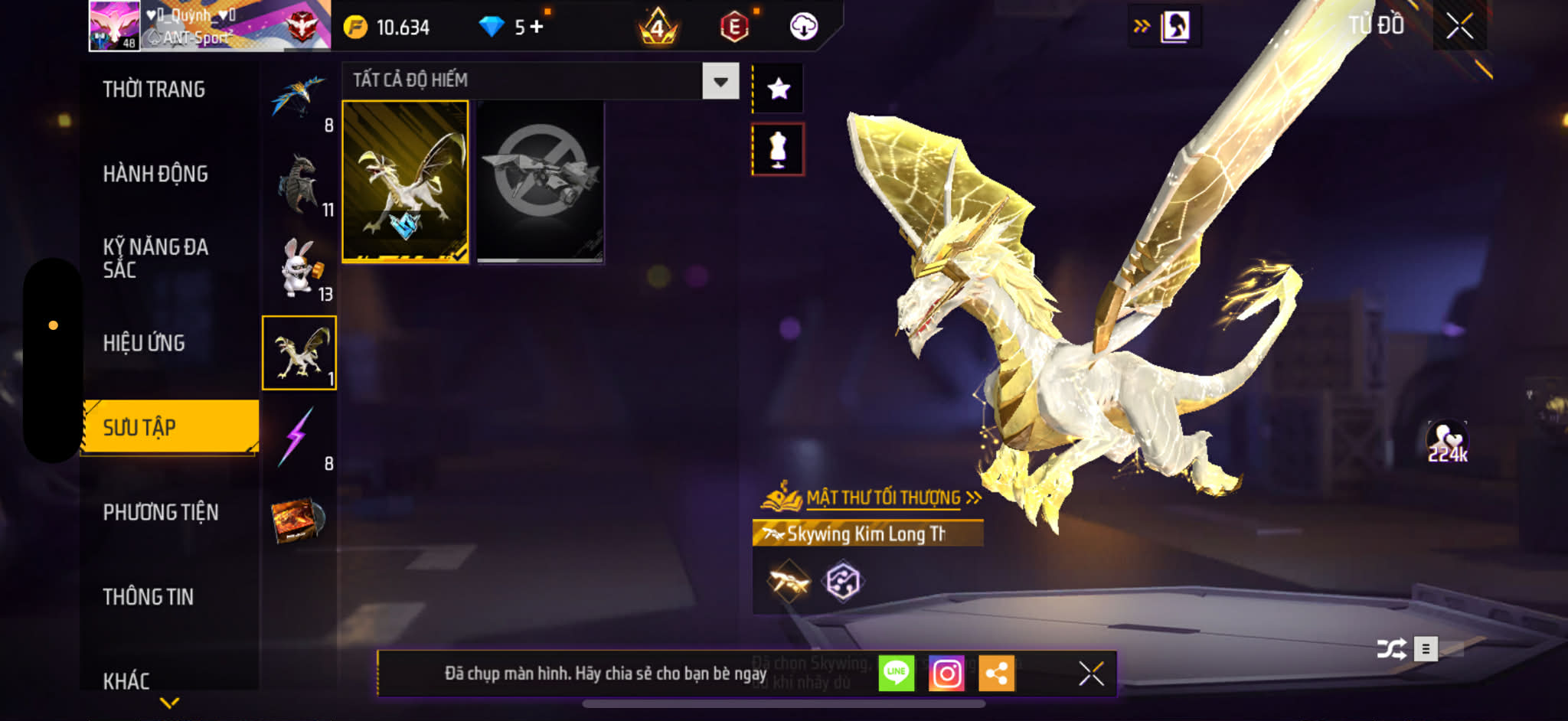Select the Khác category
The height and width of the screenshot is (721, 1568).
click(x=126, y=680)
